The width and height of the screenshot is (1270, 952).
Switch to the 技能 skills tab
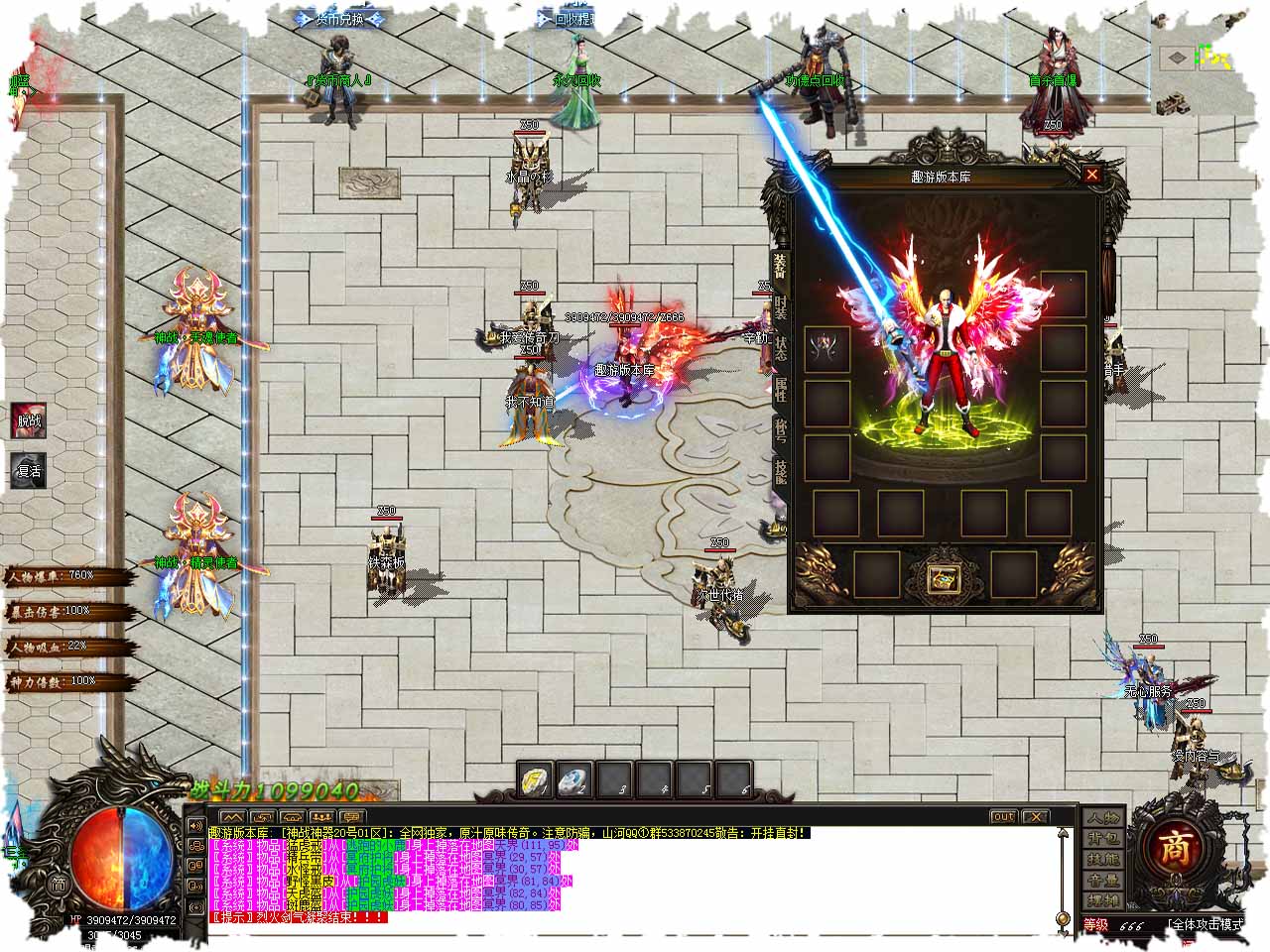(x=781, y=473)
